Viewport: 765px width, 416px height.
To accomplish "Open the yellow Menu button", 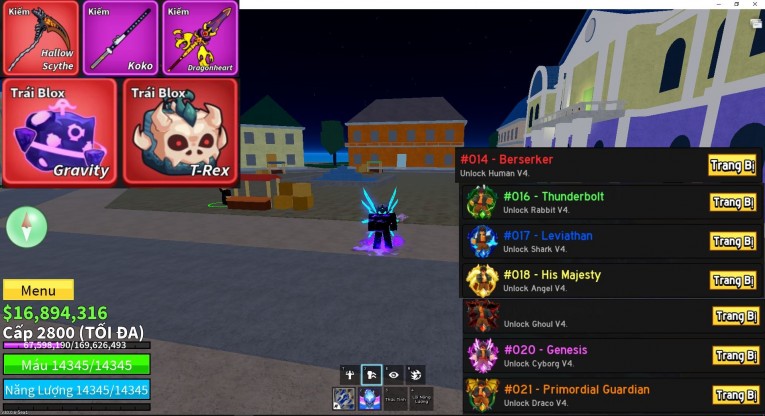I will point(38,290).
